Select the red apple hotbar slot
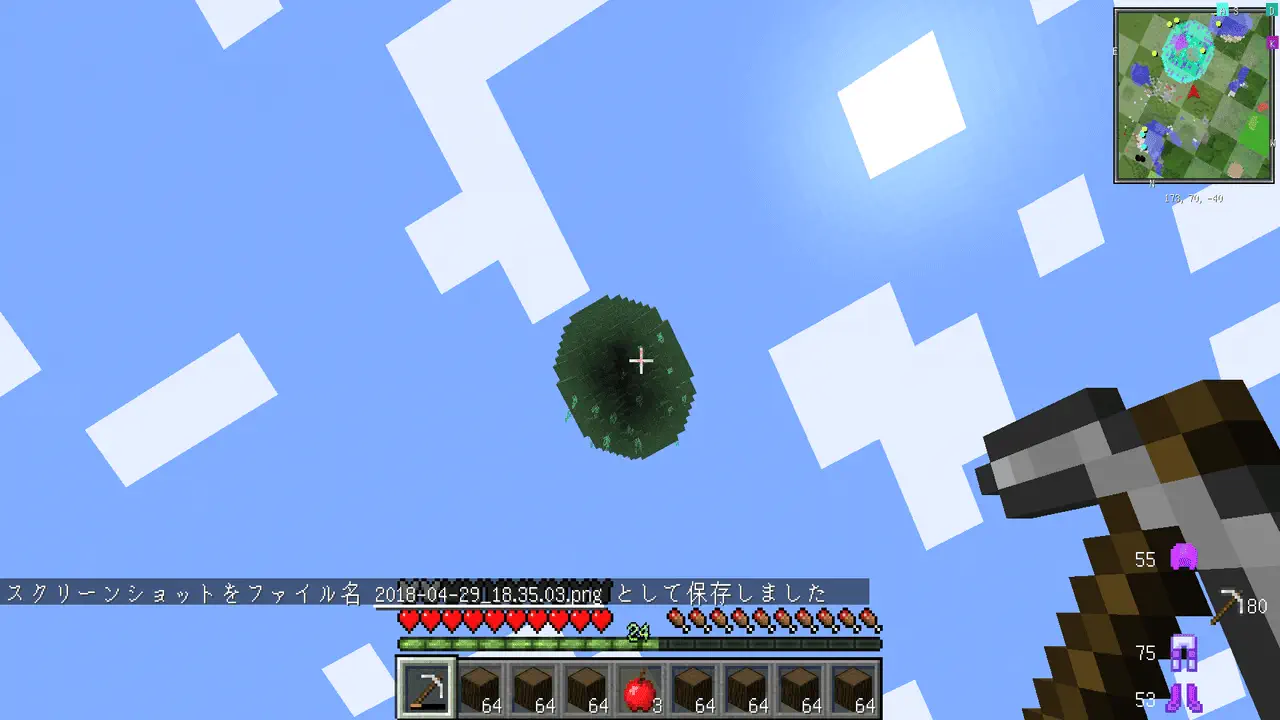This screenshot has height=720, width=1280. coord(640,689)
